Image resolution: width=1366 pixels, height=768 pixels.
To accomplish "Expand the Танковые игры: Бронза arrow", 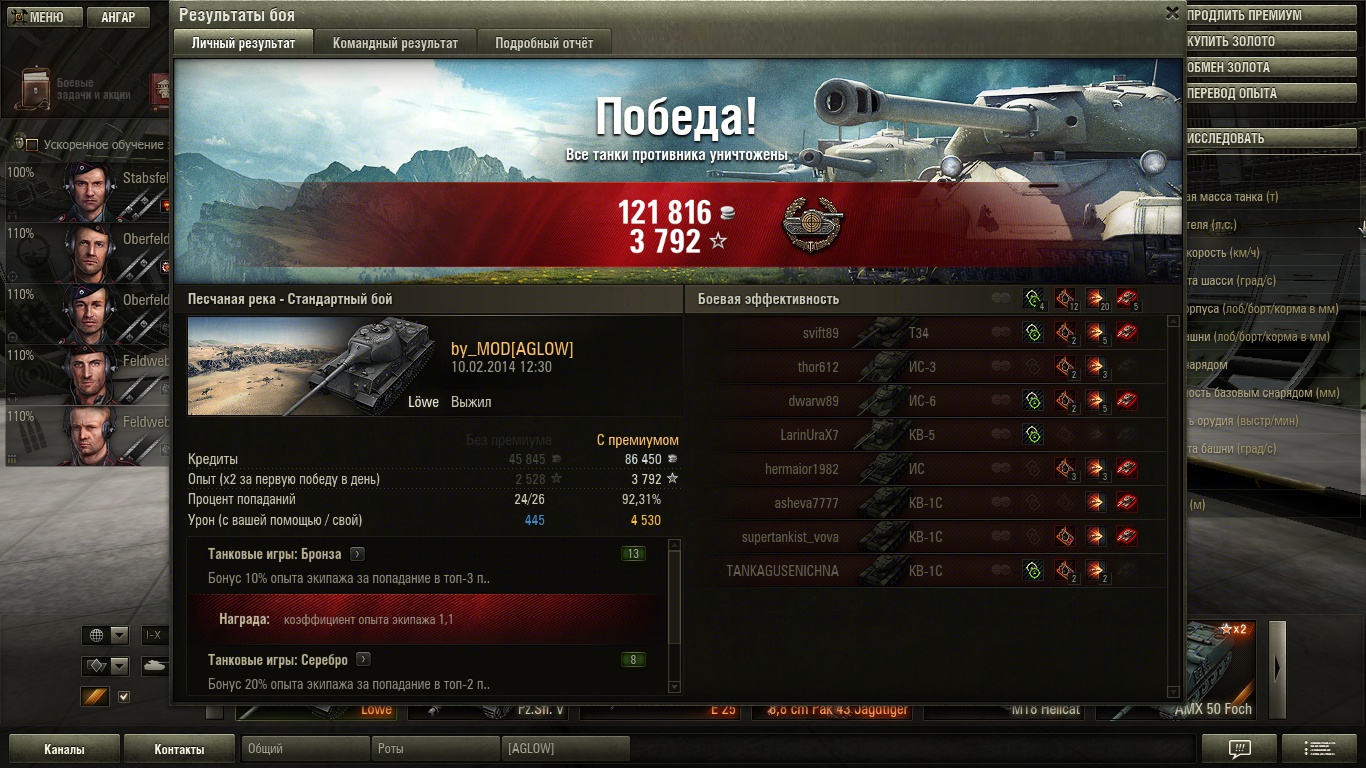I will point(357,554).
